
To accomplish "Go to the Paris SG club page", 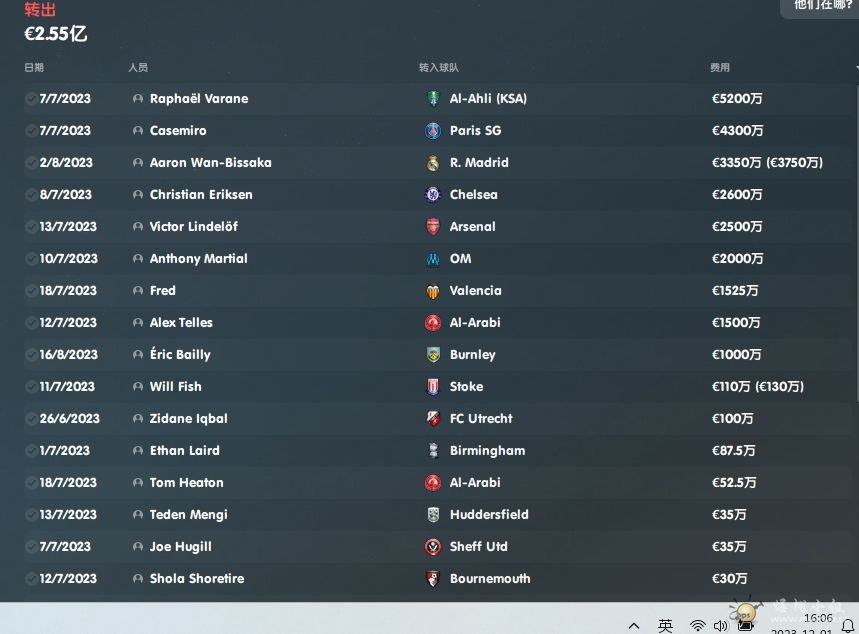I will tap(475, 131).
